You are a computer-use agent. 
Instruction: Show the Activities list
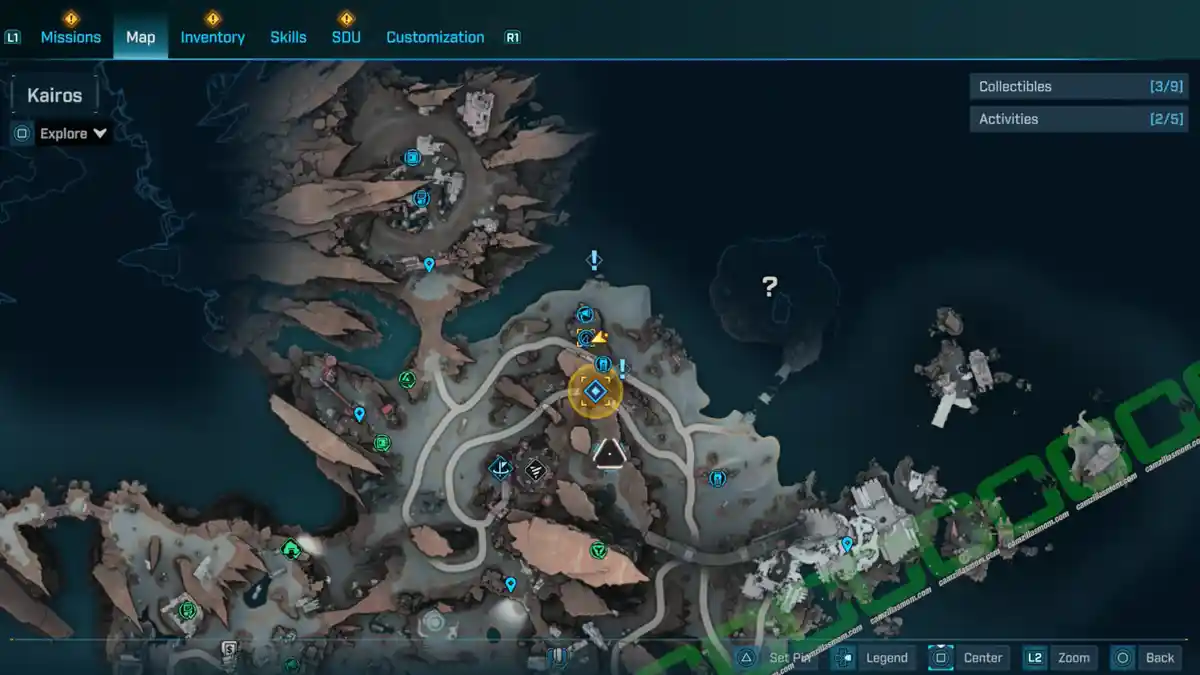[x=1078, y=119]
